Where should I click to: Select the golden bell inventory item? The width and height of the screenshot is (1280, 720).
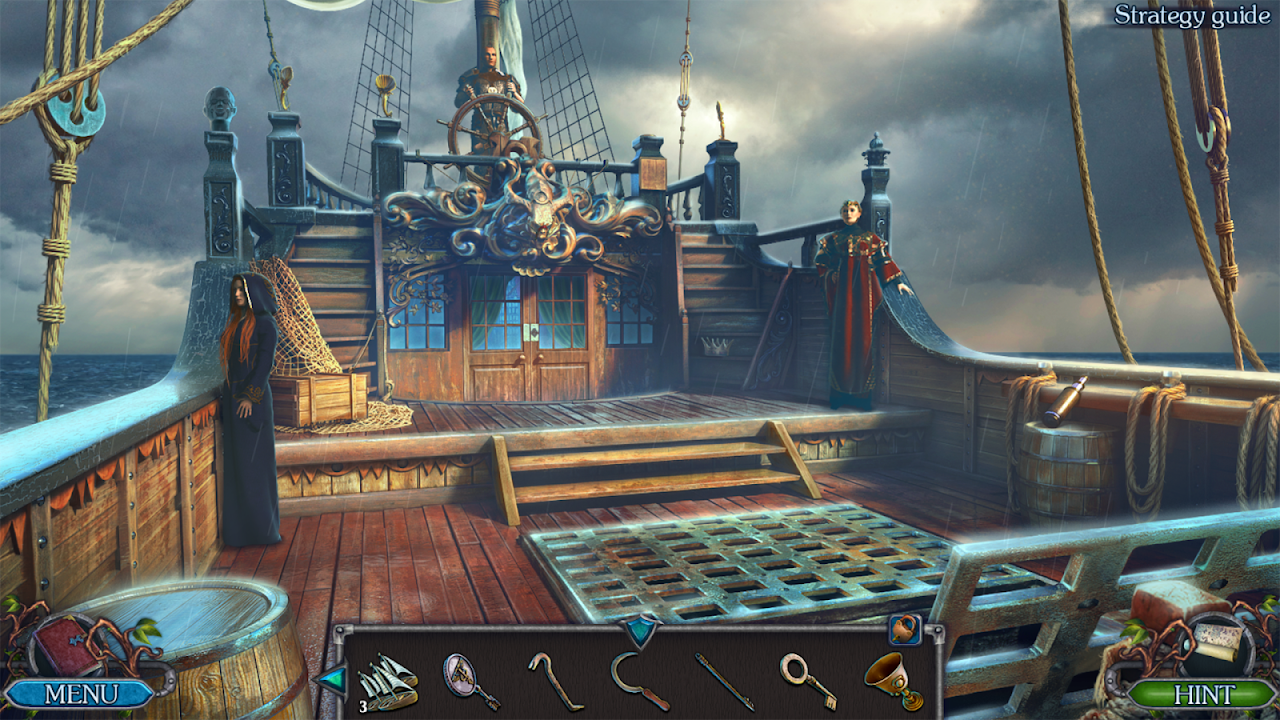point(891,680)
